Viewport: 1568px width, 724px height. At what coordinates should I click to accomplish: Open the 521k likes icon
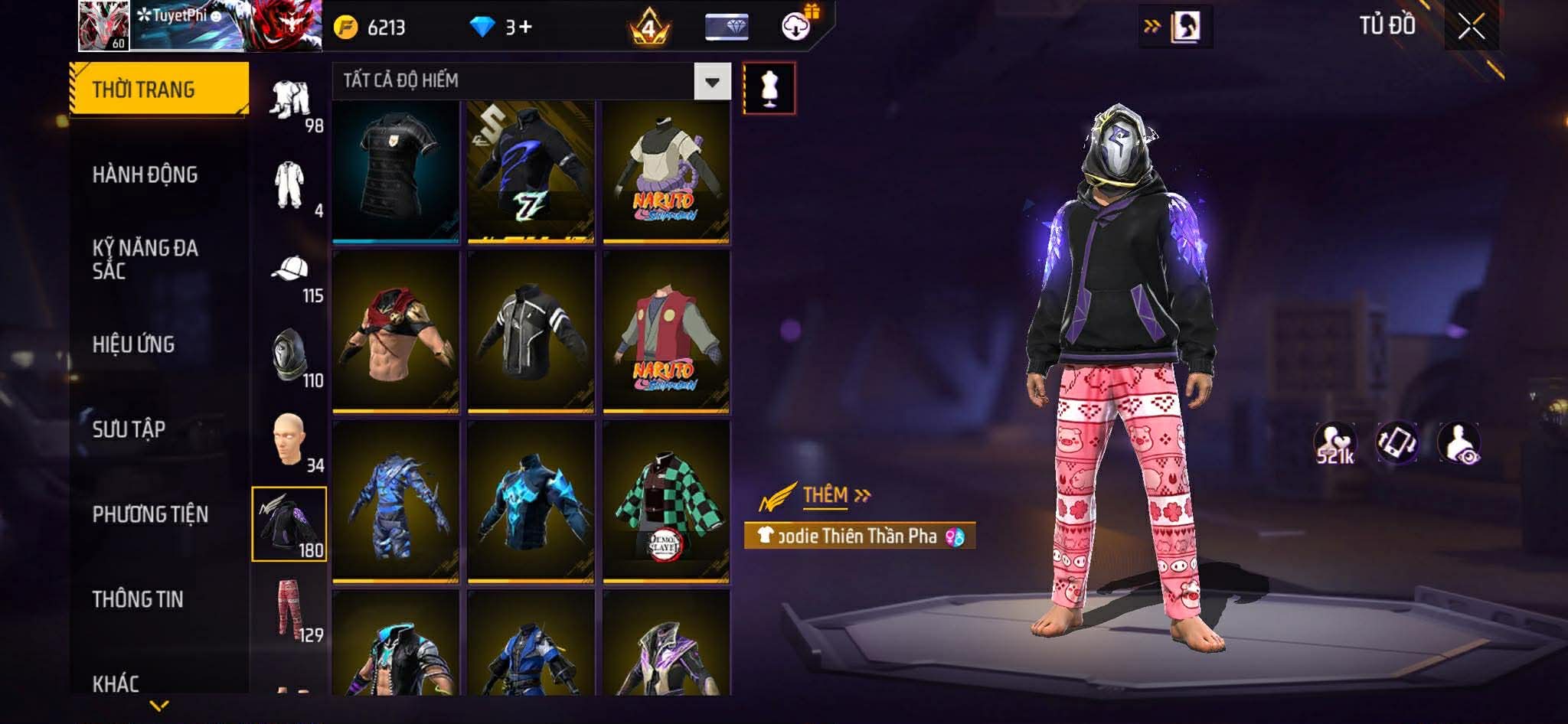(1334, 444)
